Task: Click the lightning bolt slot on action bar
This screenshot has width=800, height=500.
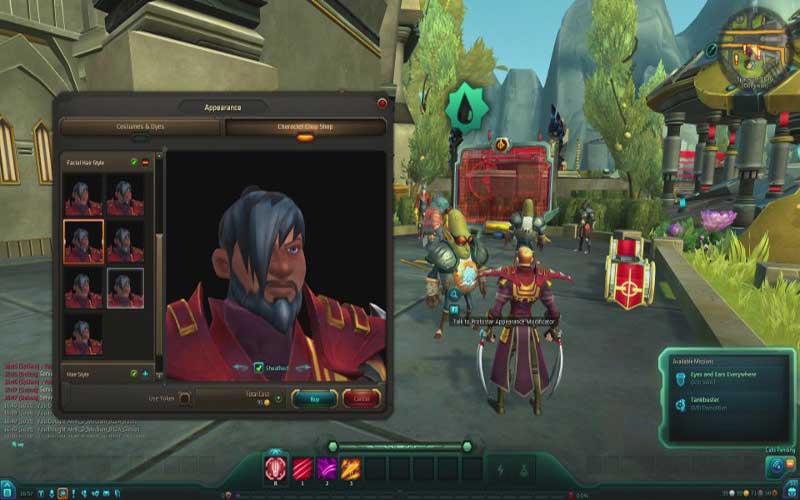Action: (500, 468)
